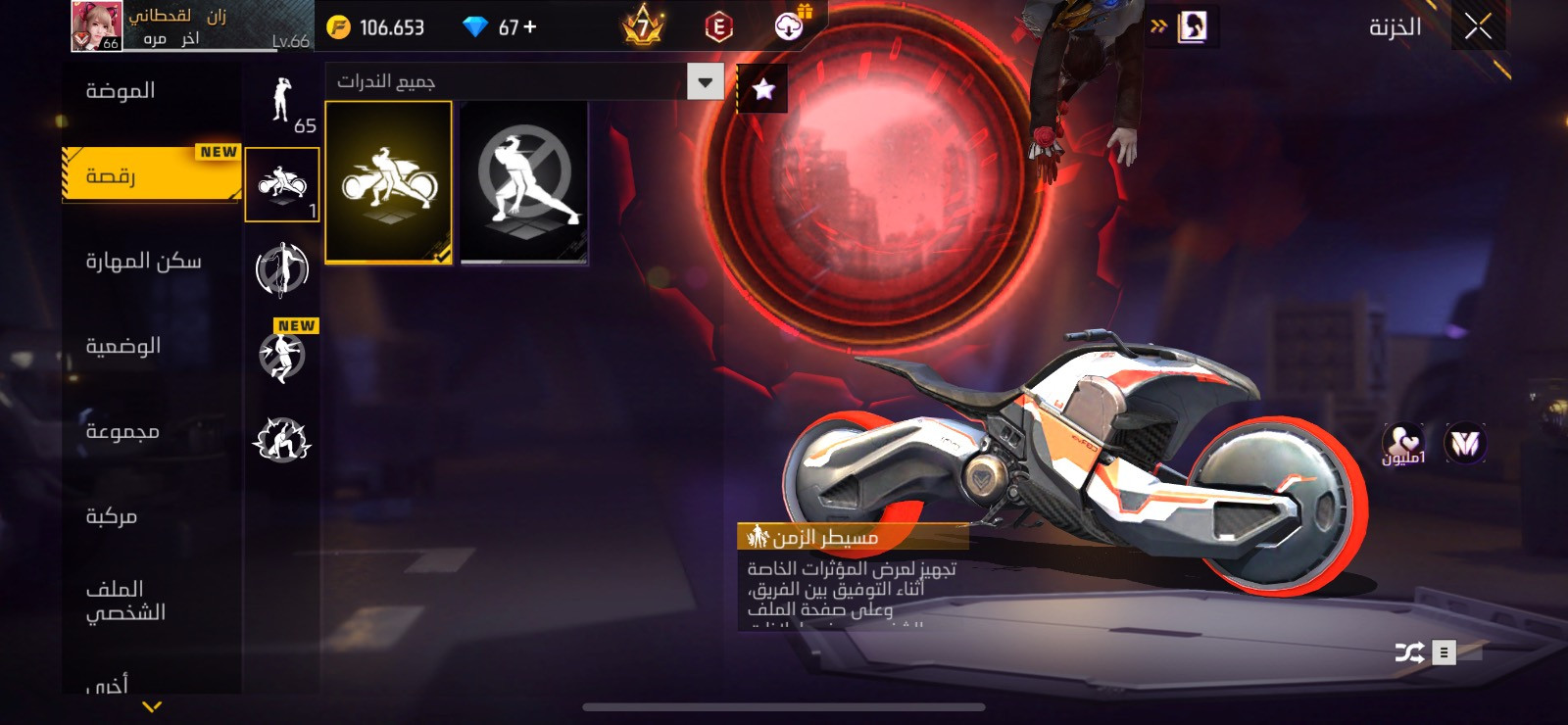Select the crossed-out lunging pose emote tile

tap(524, 182)
